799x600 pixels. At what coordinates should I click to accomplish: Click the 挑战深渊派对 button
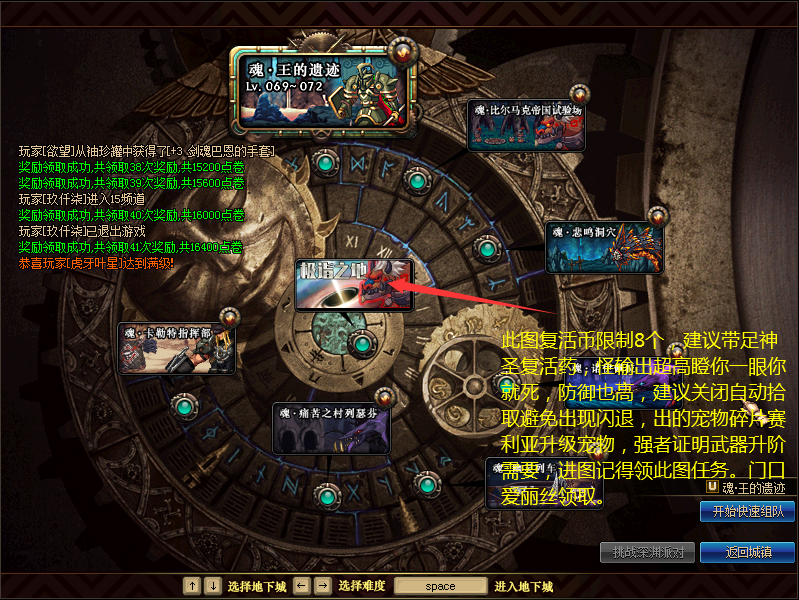click(647, 552)
